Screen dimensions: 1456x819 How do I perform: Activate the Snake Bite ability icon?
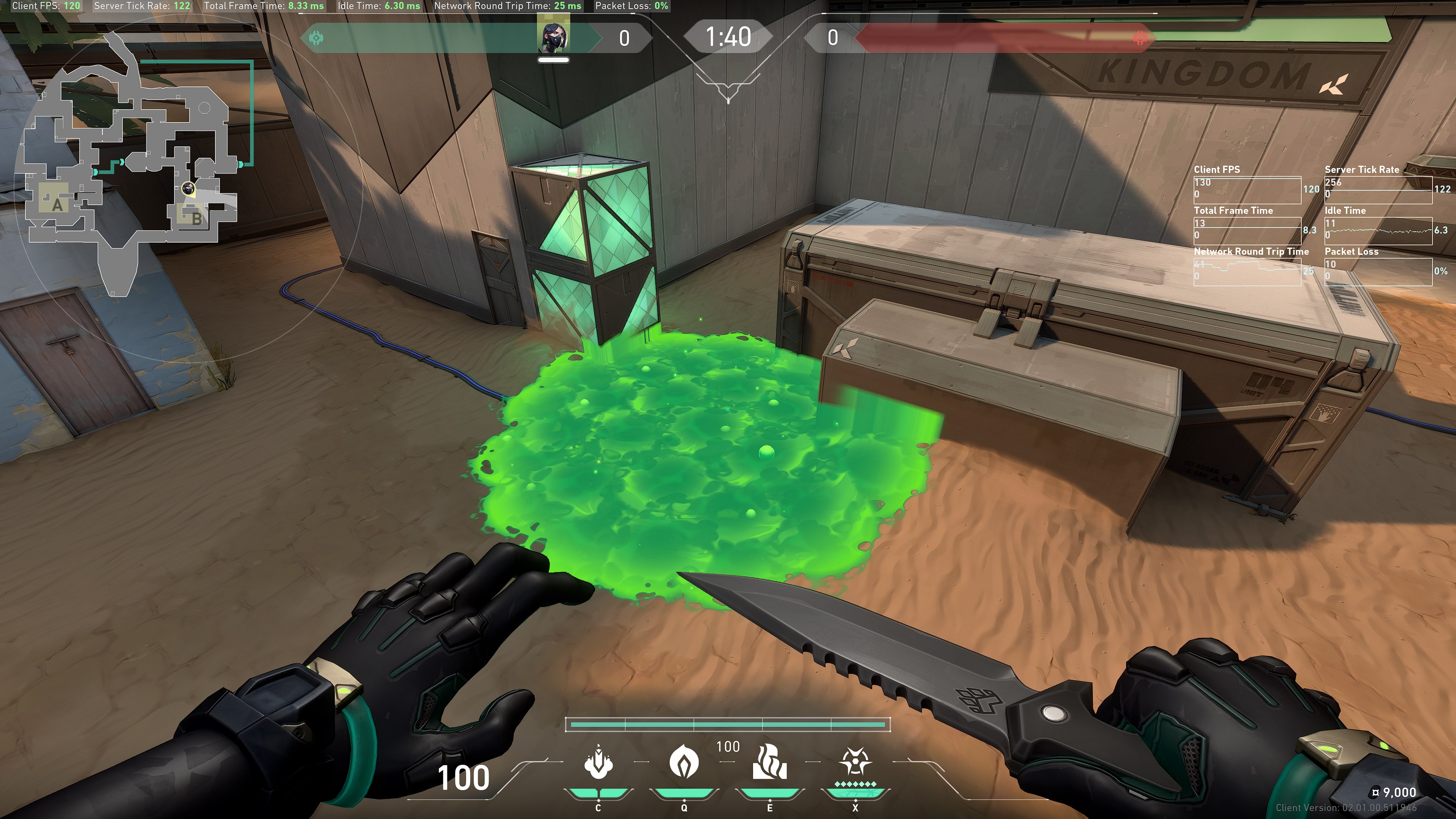(598, 763)
